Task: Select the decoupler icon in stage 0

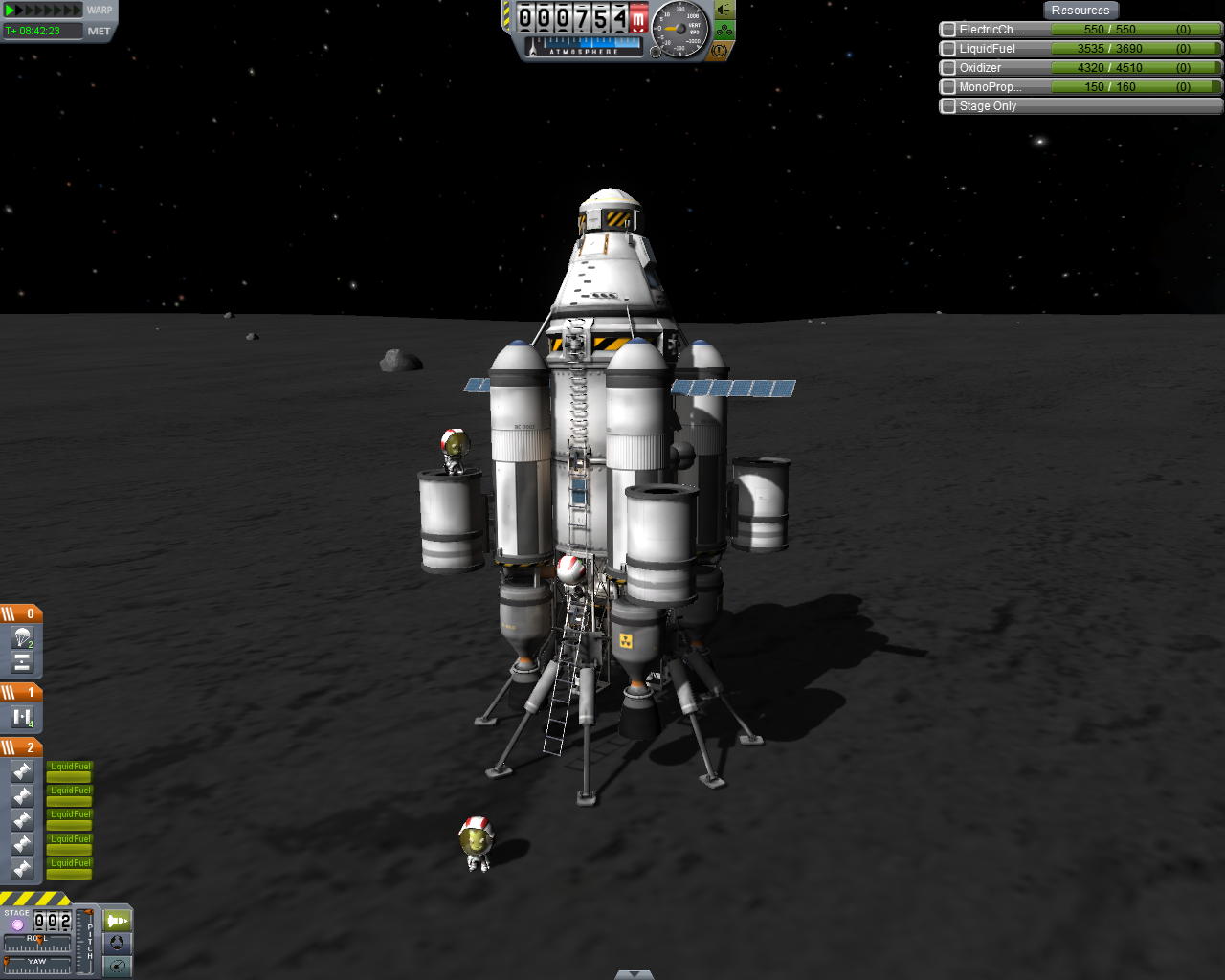Action: 22,662
